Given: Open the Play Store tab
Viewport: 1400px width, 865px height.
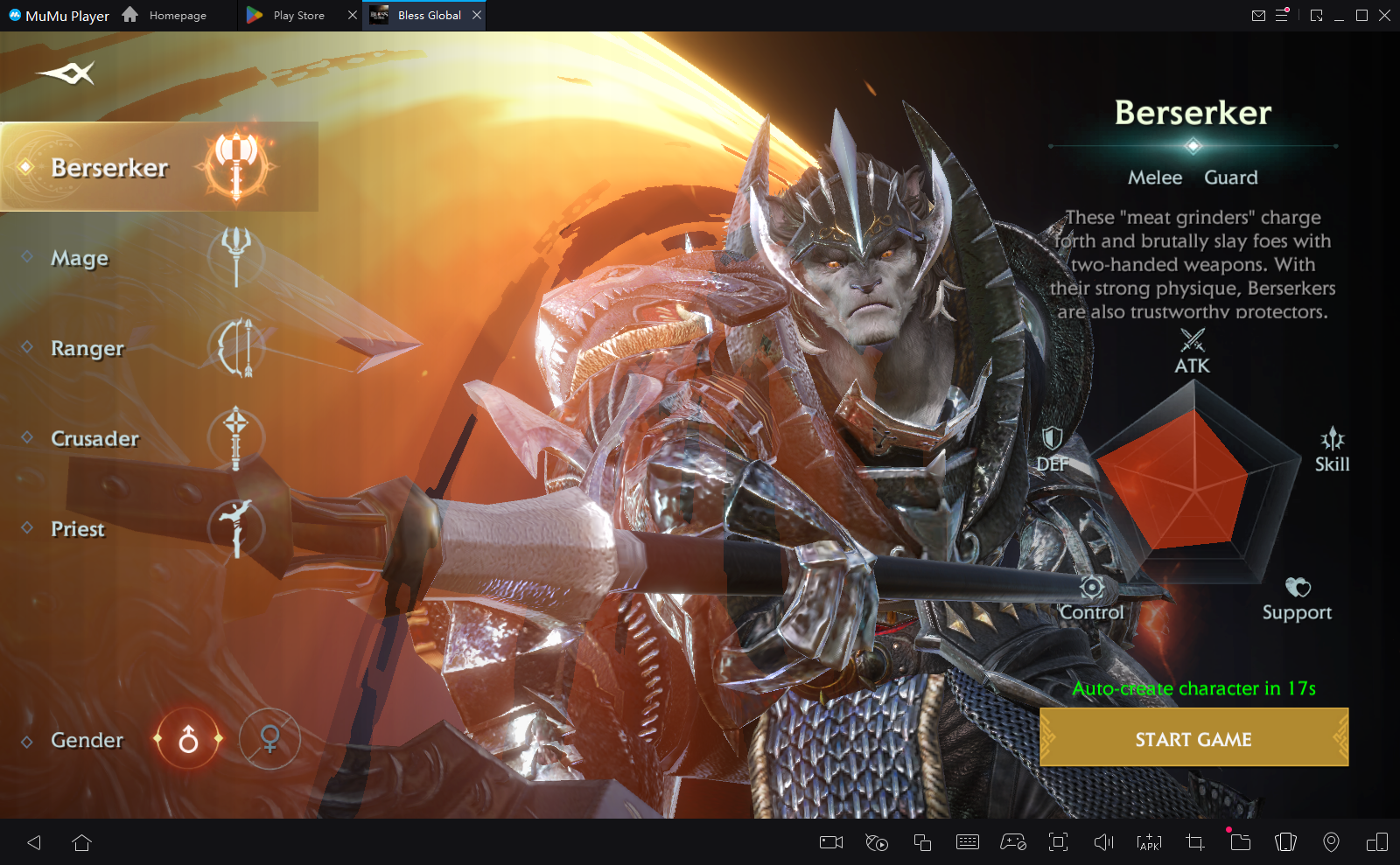Looking at the screenshot, I should (297, 16).
